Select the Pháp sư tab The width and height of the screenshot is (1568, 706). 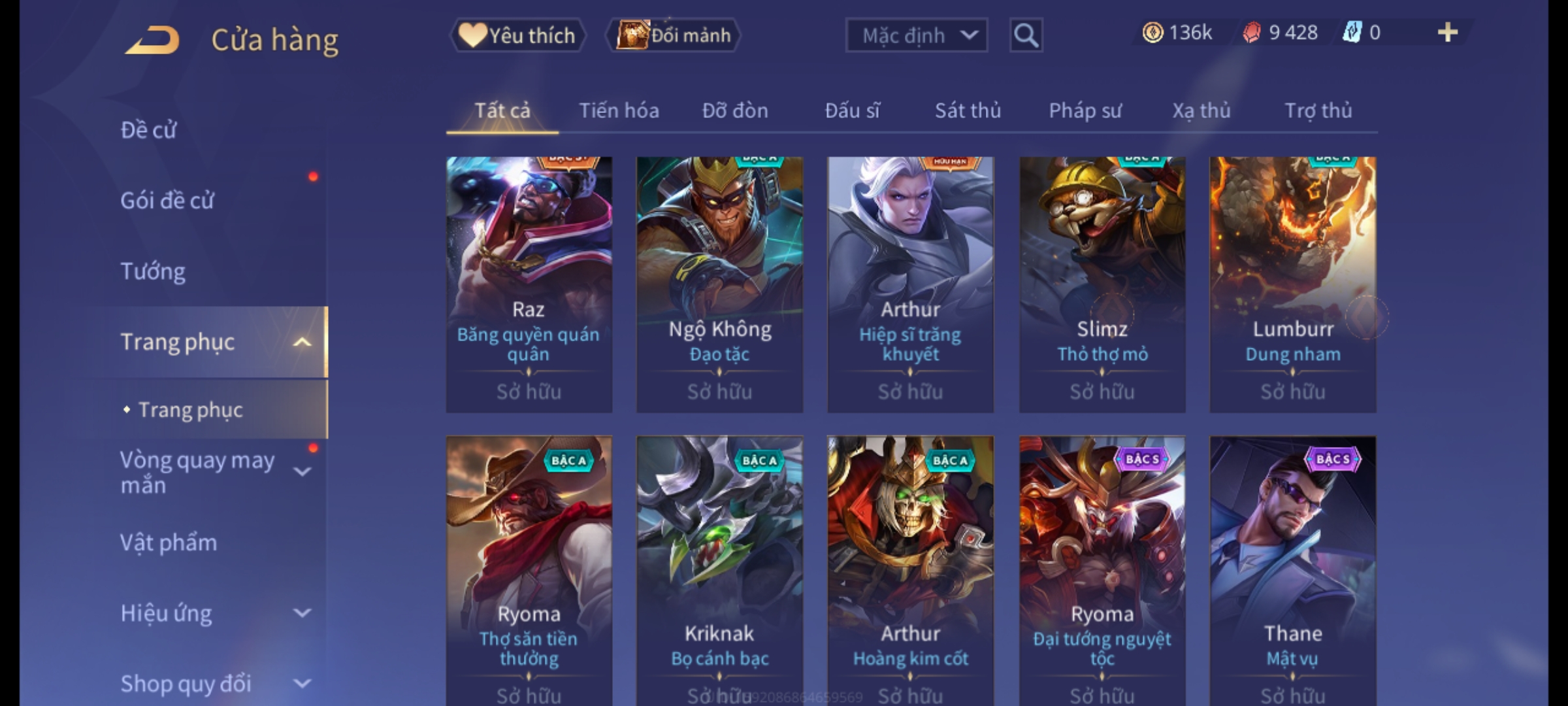1085,110
